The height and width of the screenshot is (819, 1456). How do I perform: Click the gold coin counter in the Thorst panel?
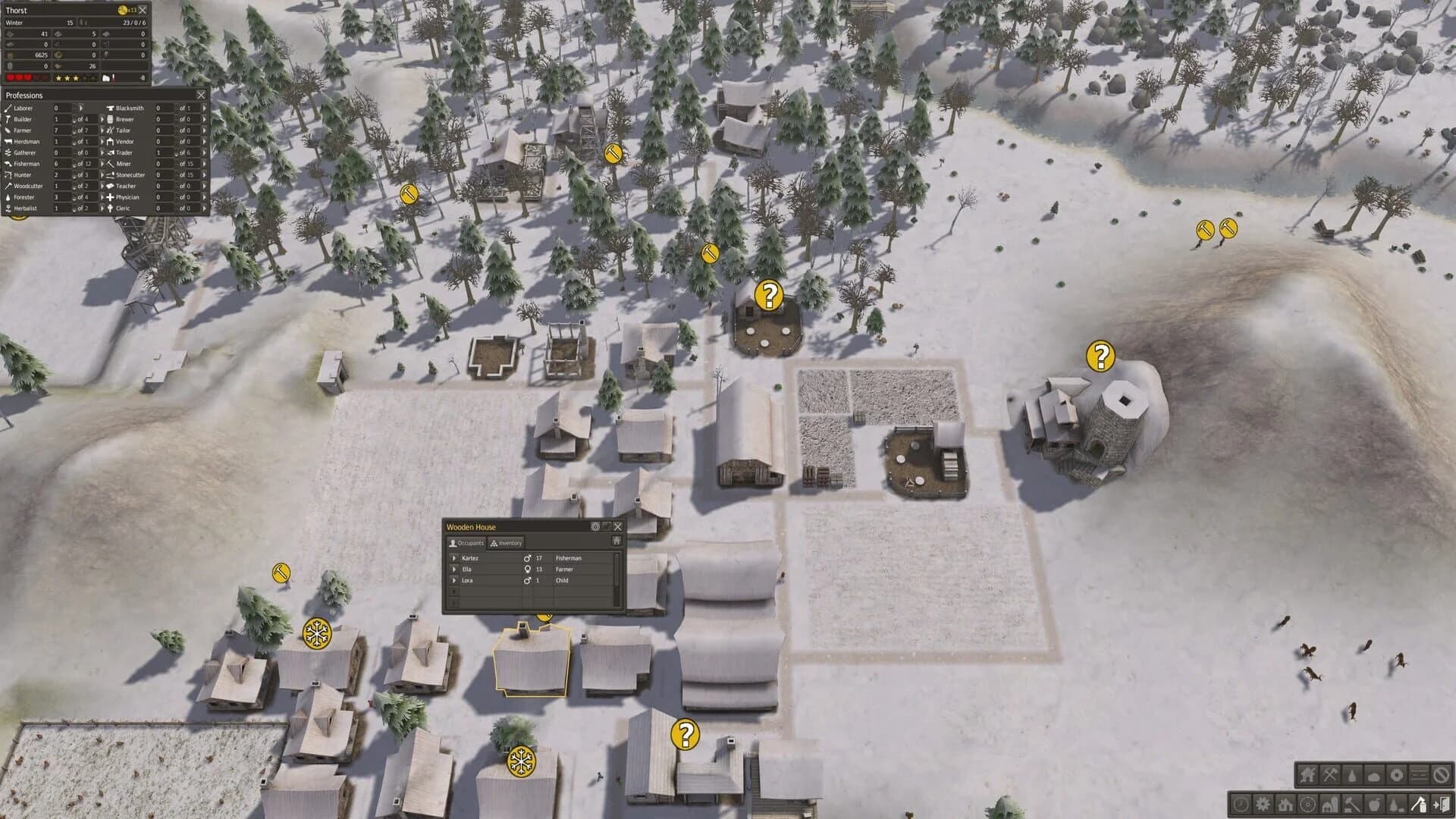(124, 10)
